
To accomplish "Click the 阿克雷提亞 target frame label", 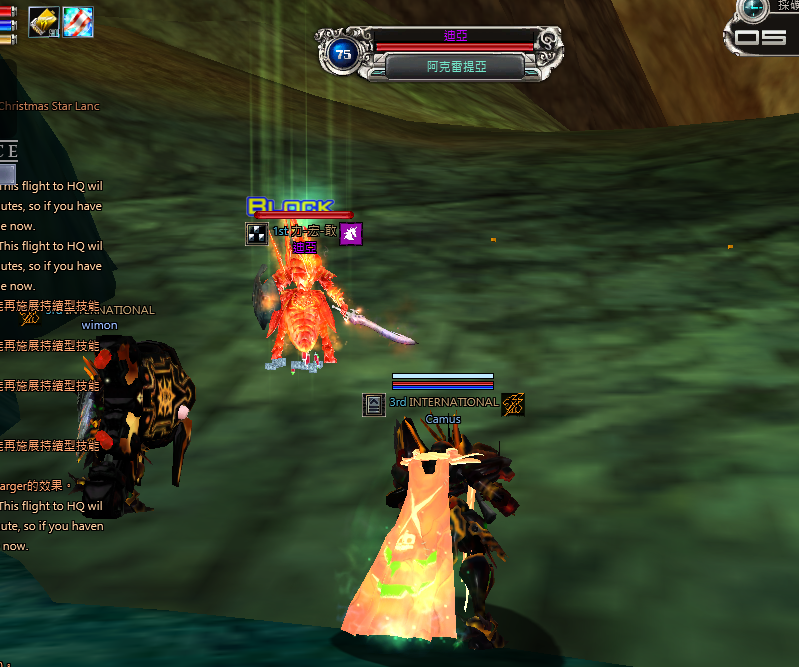I will point(455,67).
